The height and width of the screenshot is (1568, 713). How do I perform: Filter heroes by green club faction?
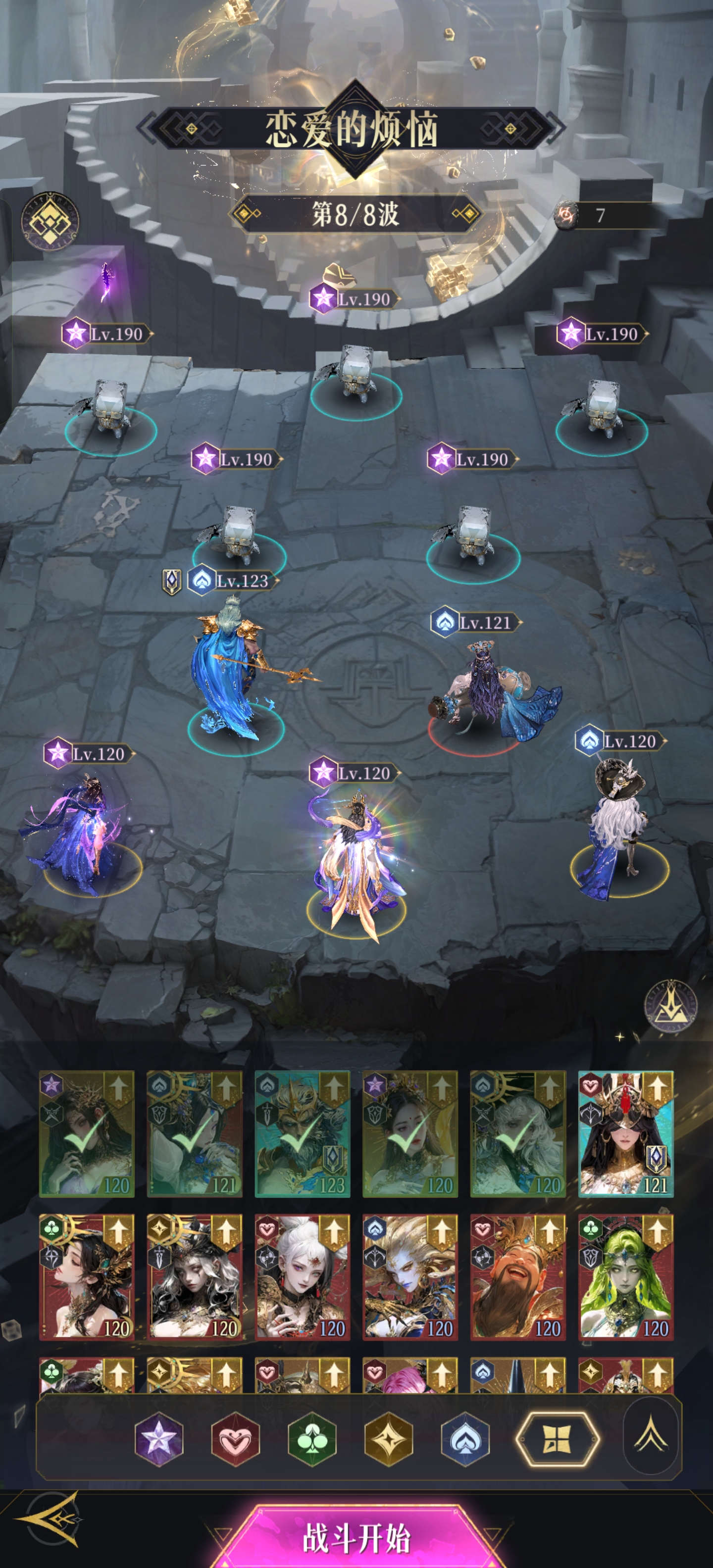point(312,1440)
